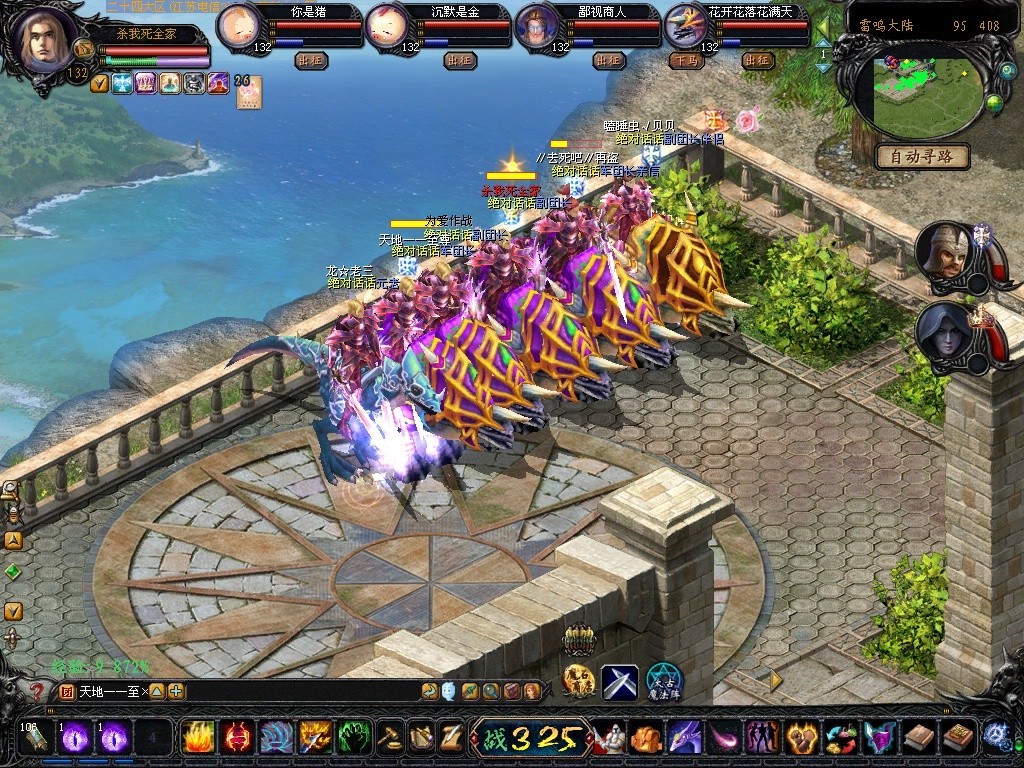This screenshot has width=1024, height=768.
Task: Select the 花开花落花满天 pet portrait
Action: click(x=686, y=26)
